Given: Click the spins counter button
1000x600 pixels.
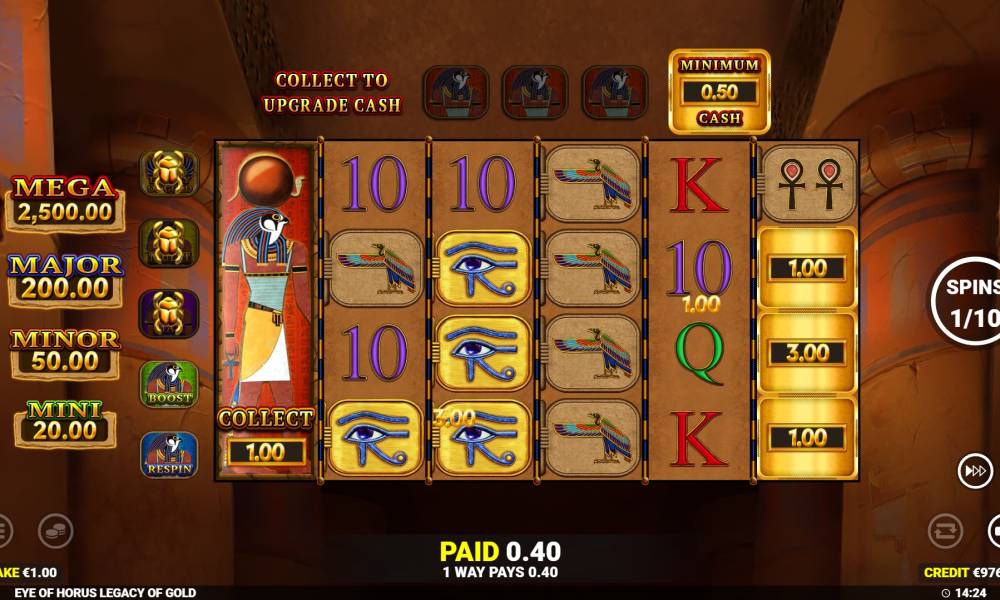Looking at the screenshot, I should [968, 300].
